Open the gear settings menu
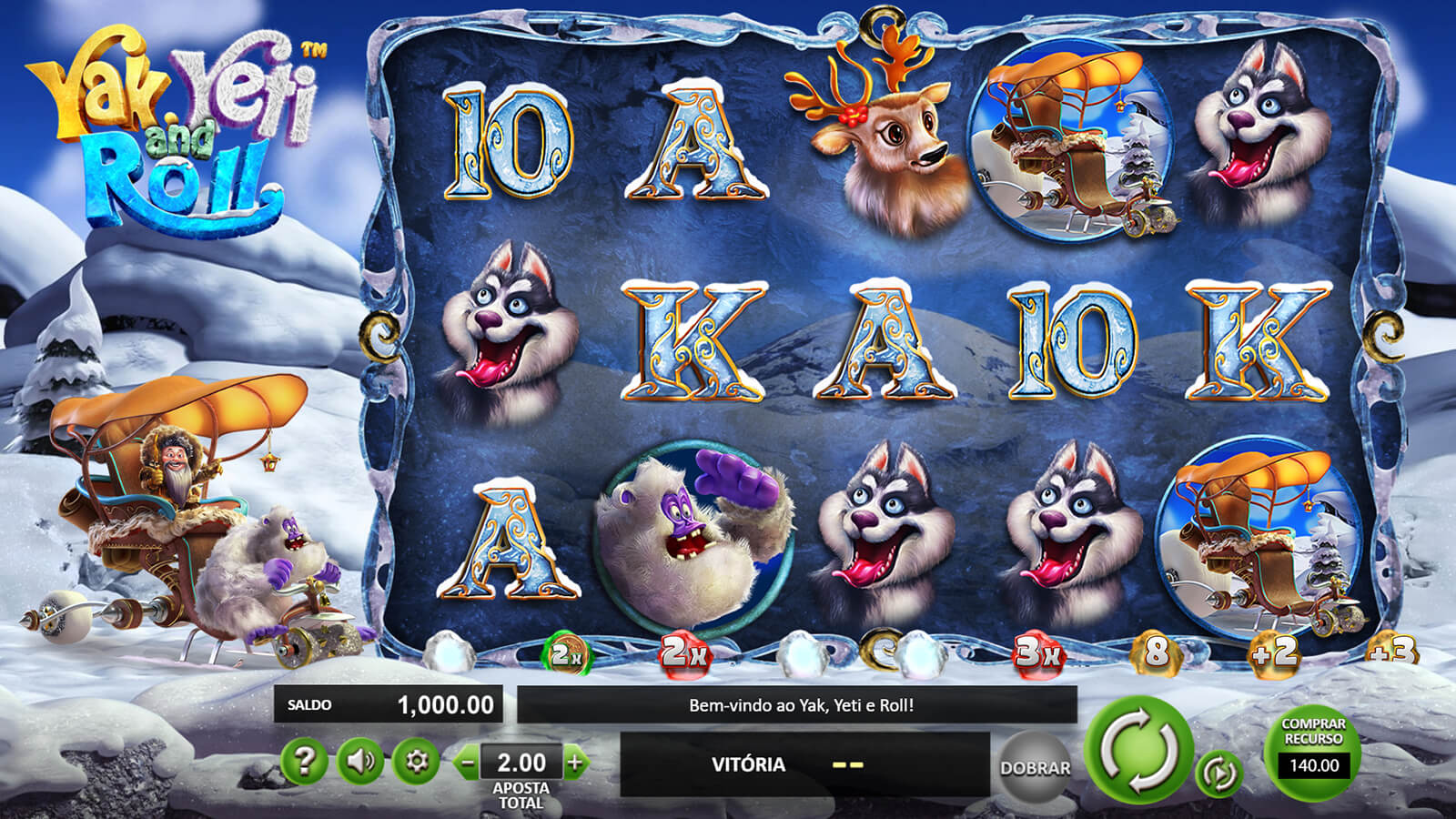 pos(417,761)
